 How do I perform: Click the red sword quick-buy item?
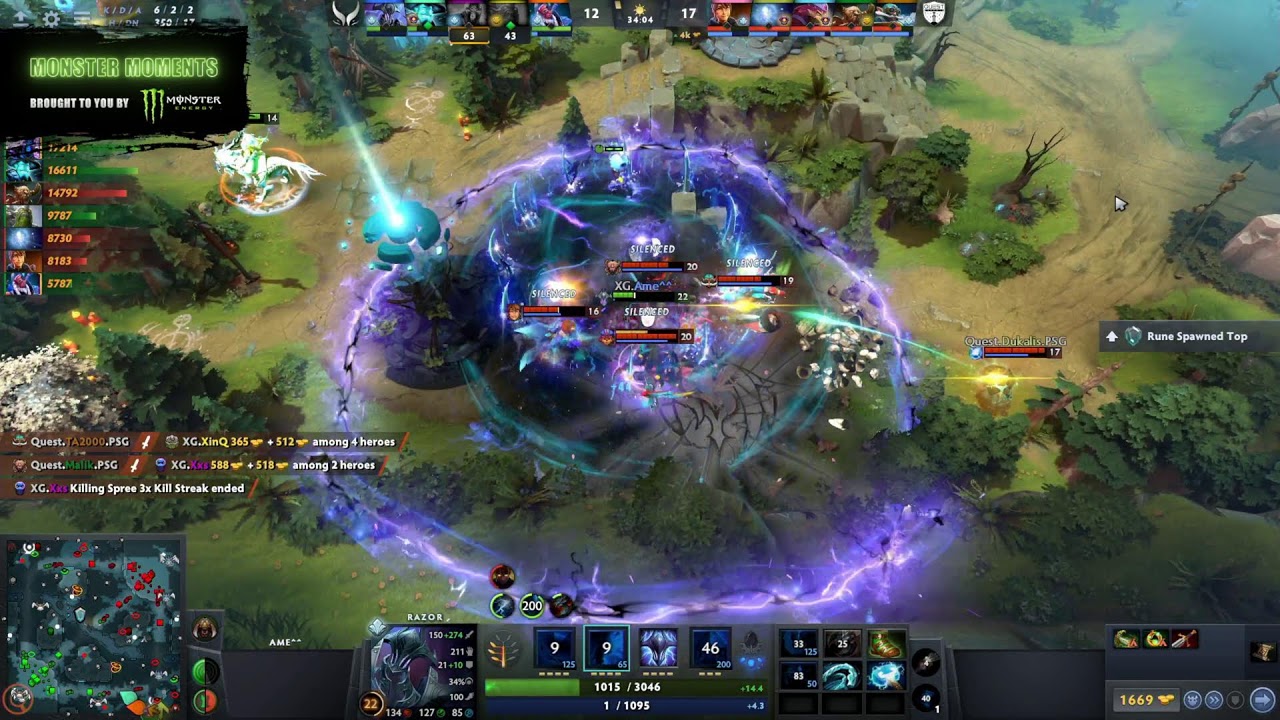click(x=1184, y=639)
